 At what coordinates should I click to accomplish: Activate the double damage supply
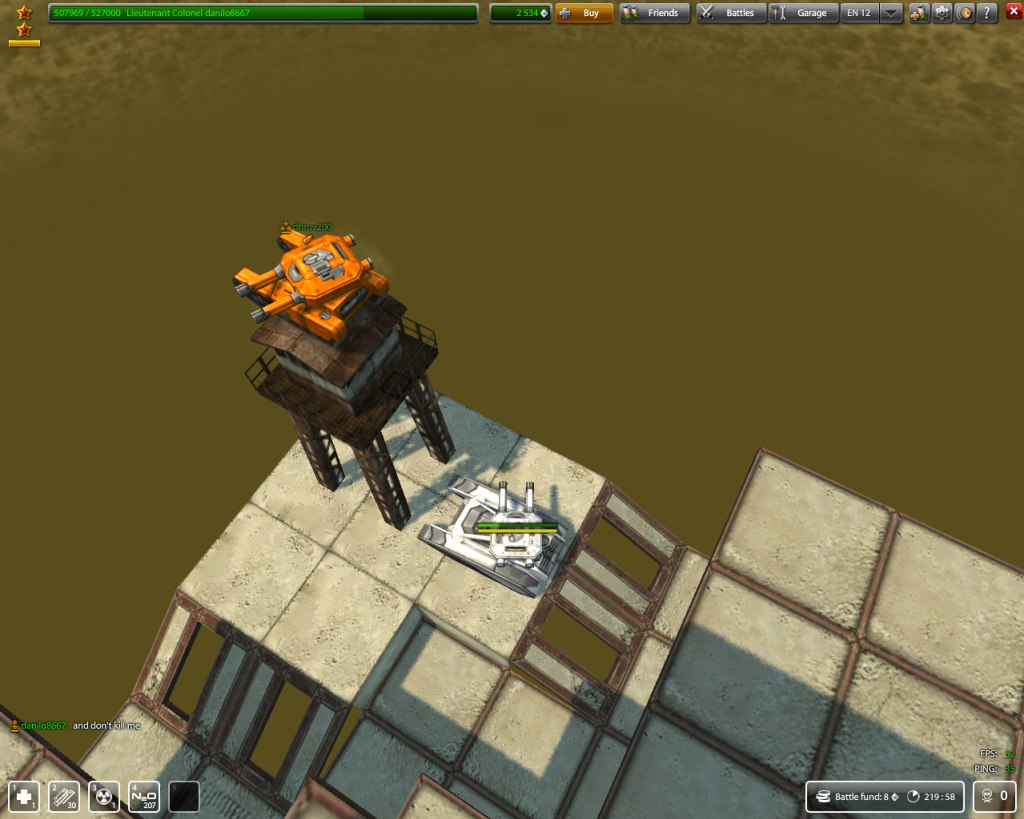click(104, 796)
